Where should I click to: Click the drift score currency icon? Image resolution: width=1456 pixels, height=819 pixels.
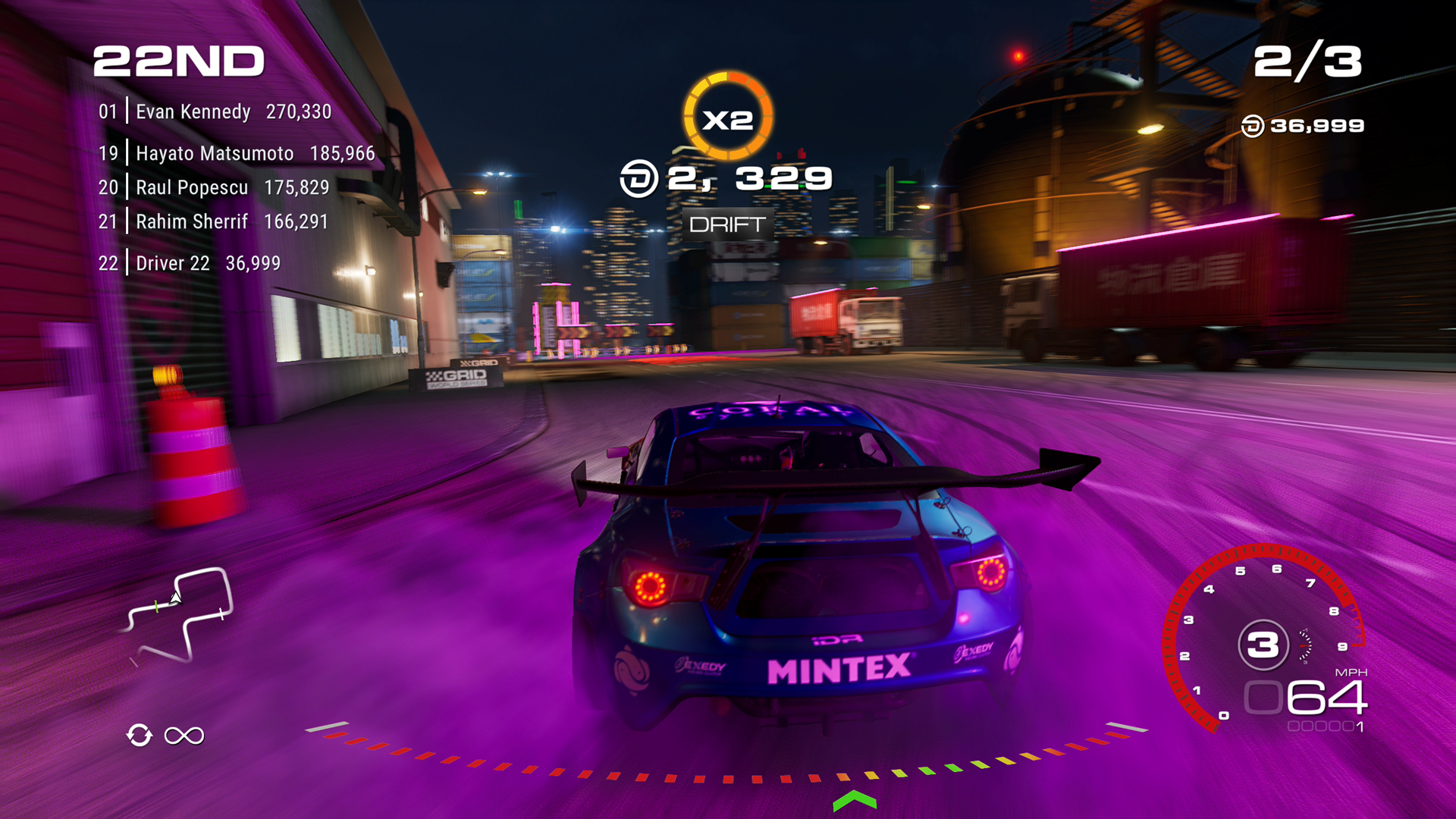point(638,180)
